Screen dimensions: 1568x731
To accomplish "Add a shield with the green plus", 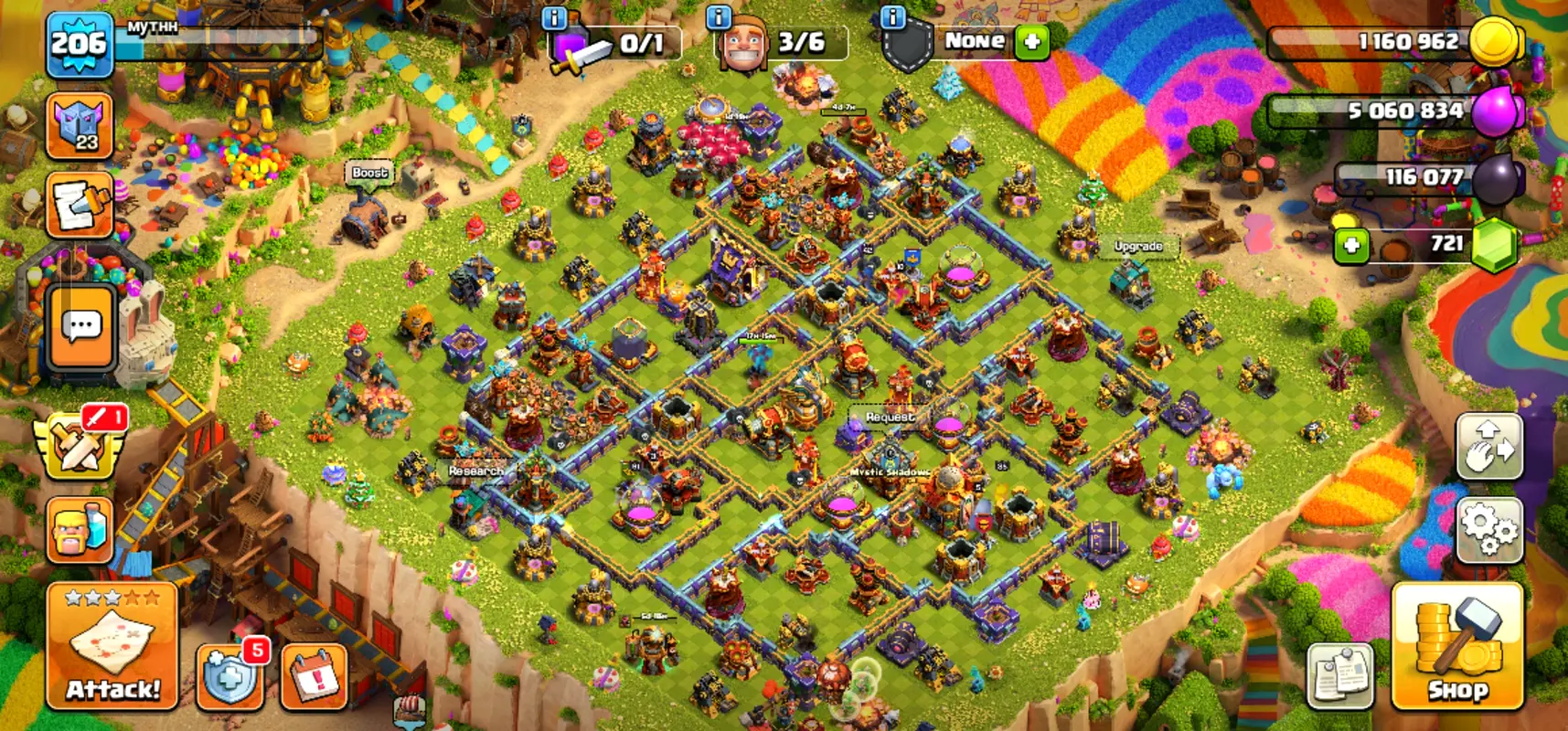I will [1032, 42].
